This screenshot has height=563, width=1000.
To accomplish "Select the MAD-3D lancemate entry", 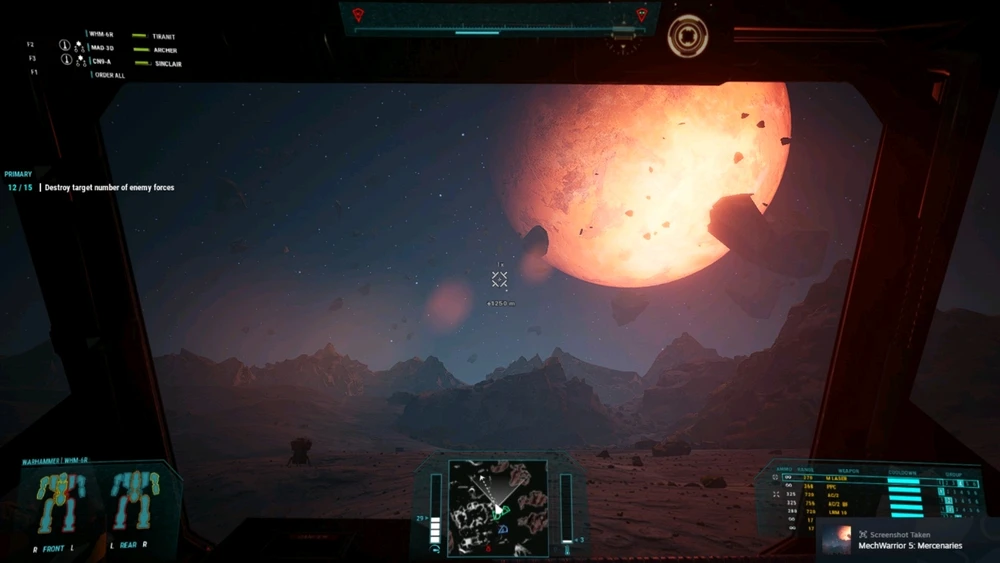I will 101,48.
